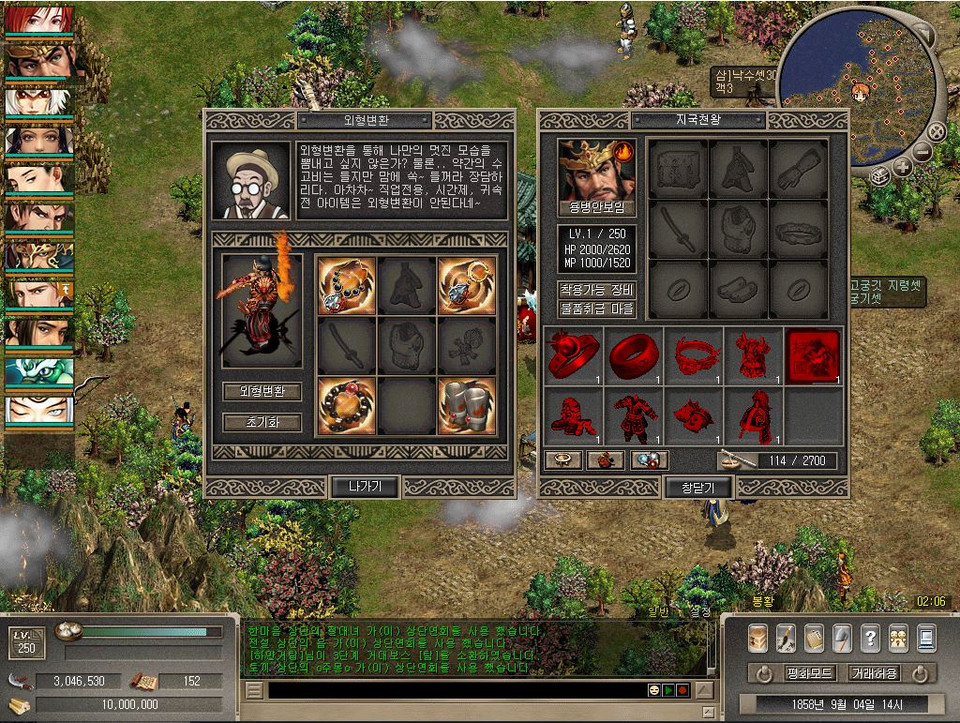Click the 물품취급 마을 button

596,309
